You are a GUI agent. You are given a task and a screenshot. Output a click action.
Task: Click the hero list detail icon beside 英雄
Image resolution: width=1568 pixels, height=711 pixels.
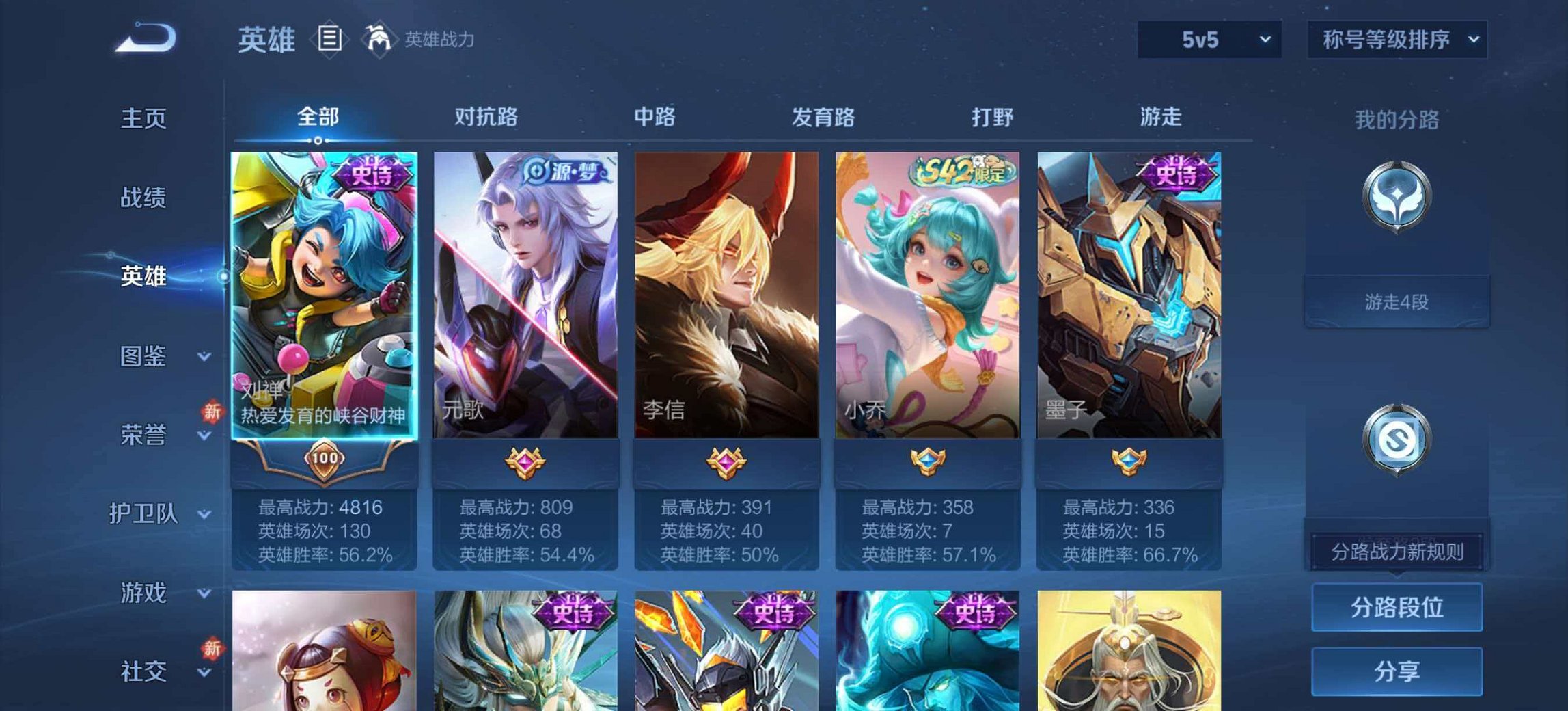coord(331,40)
